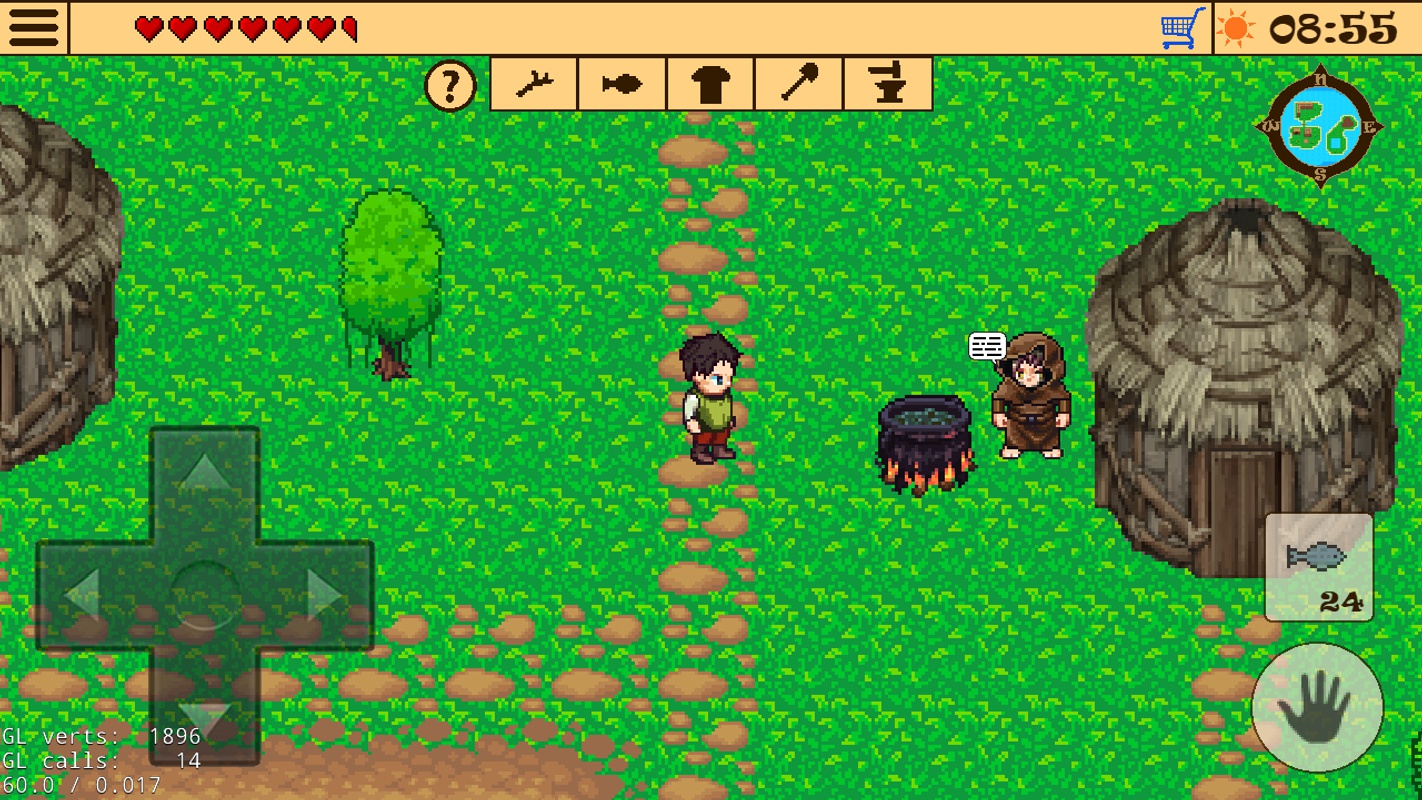Open the fish food category tab
The image size is (1422, 800).
[621, 84]
